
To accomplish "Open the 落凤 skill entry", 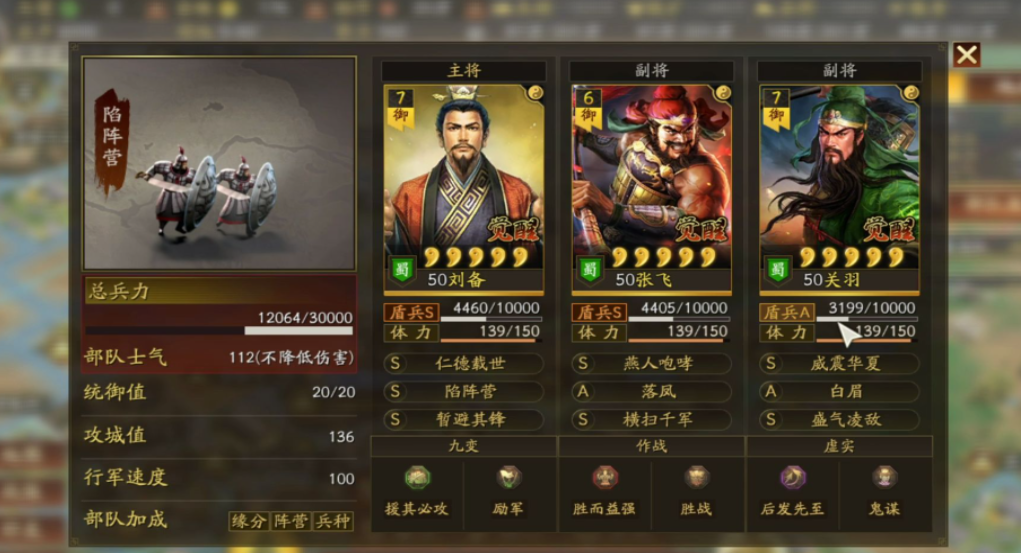I will [652, 392].
